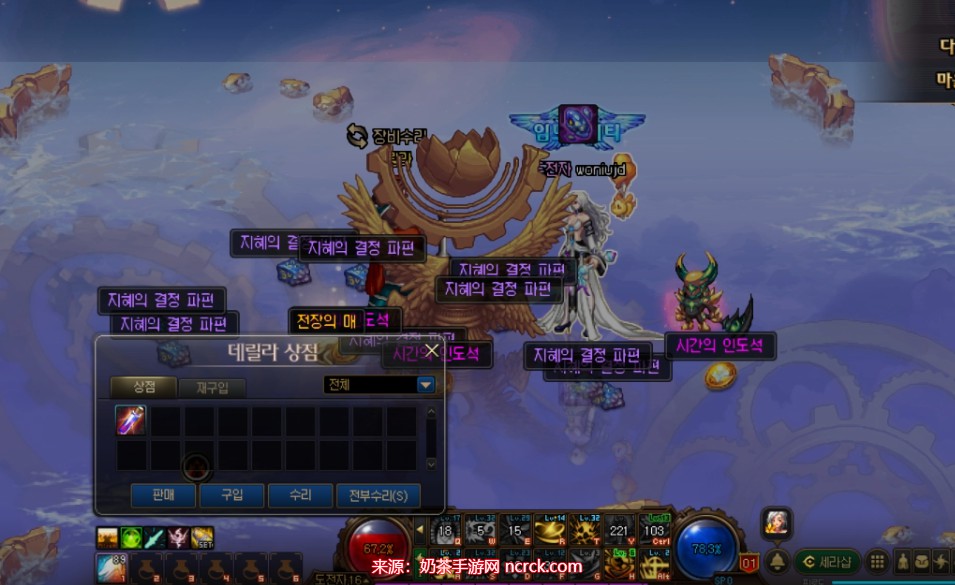
Task: Click the 구입 buy button
Action: [231, 495]
